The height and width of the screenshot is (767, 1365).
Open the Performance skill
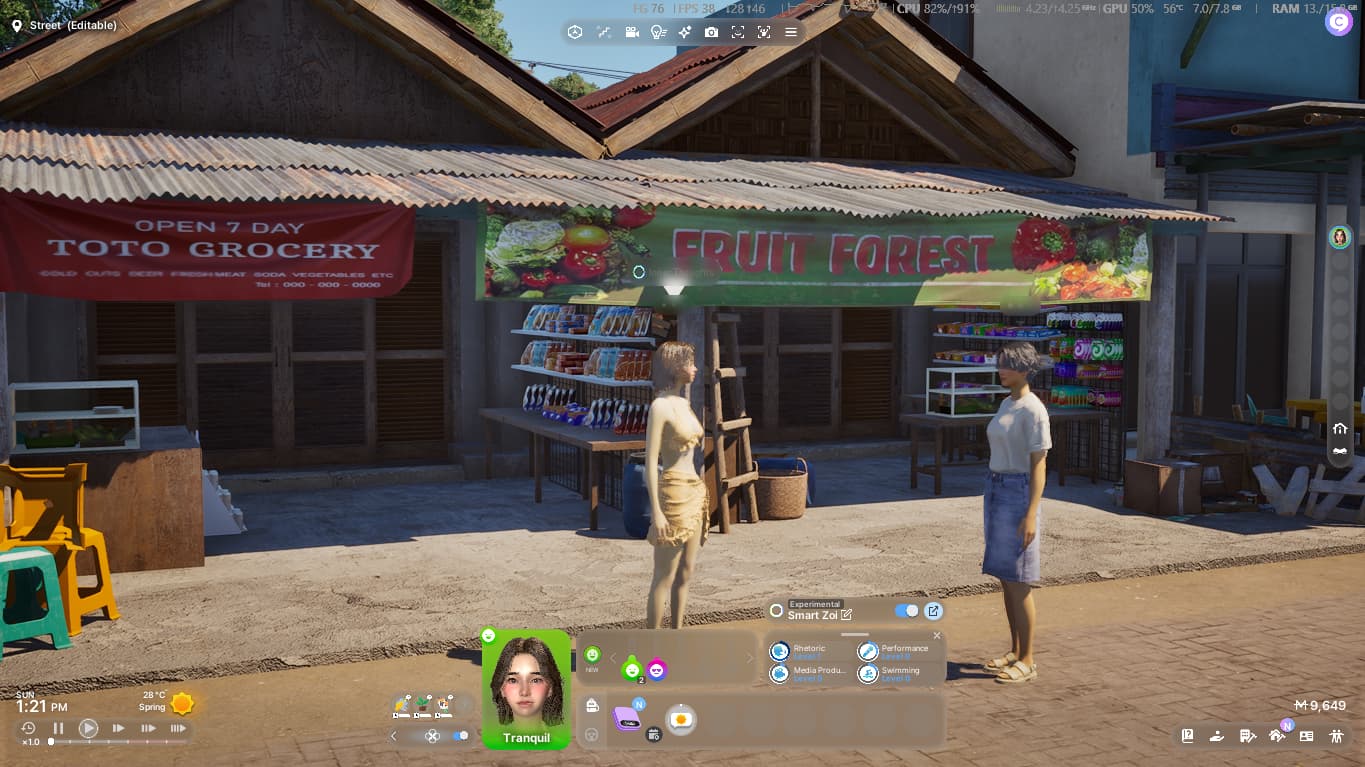pyautogui.click(x=868, y=651)
